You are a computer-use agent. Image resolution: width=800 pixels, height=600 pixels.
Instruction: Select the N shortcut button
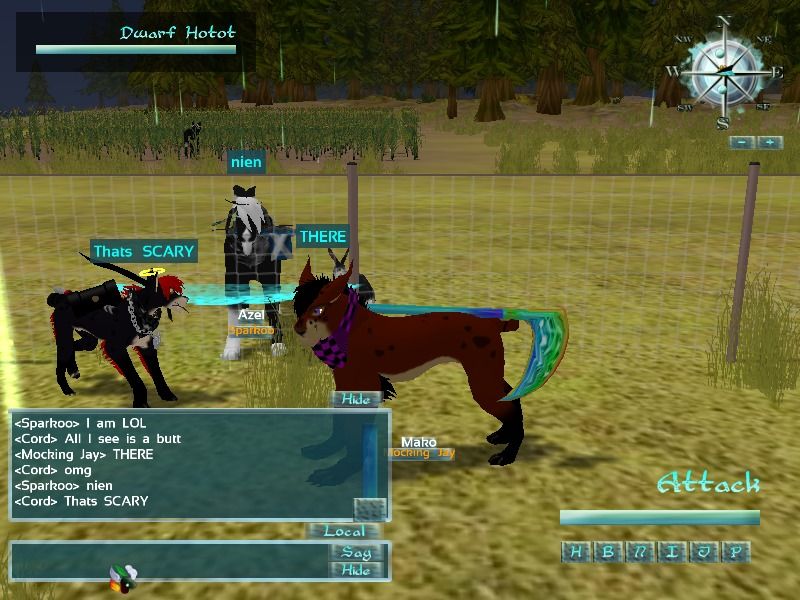click(x=638, y=552)
